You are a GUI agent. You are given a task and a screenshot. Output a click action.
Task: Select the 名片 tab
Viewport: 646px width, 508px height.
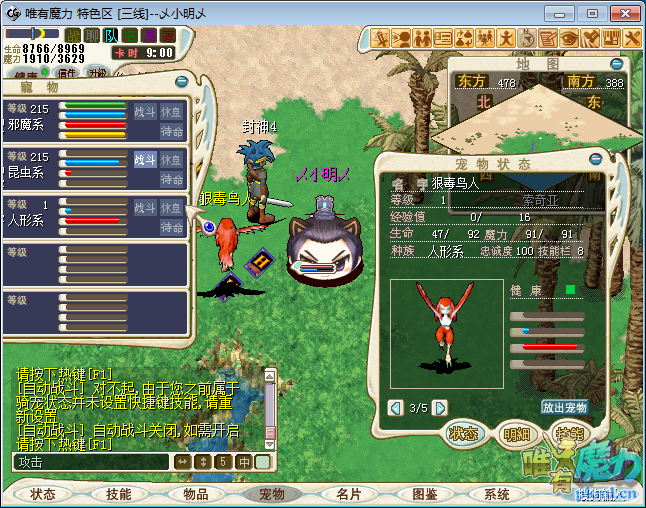348,494
